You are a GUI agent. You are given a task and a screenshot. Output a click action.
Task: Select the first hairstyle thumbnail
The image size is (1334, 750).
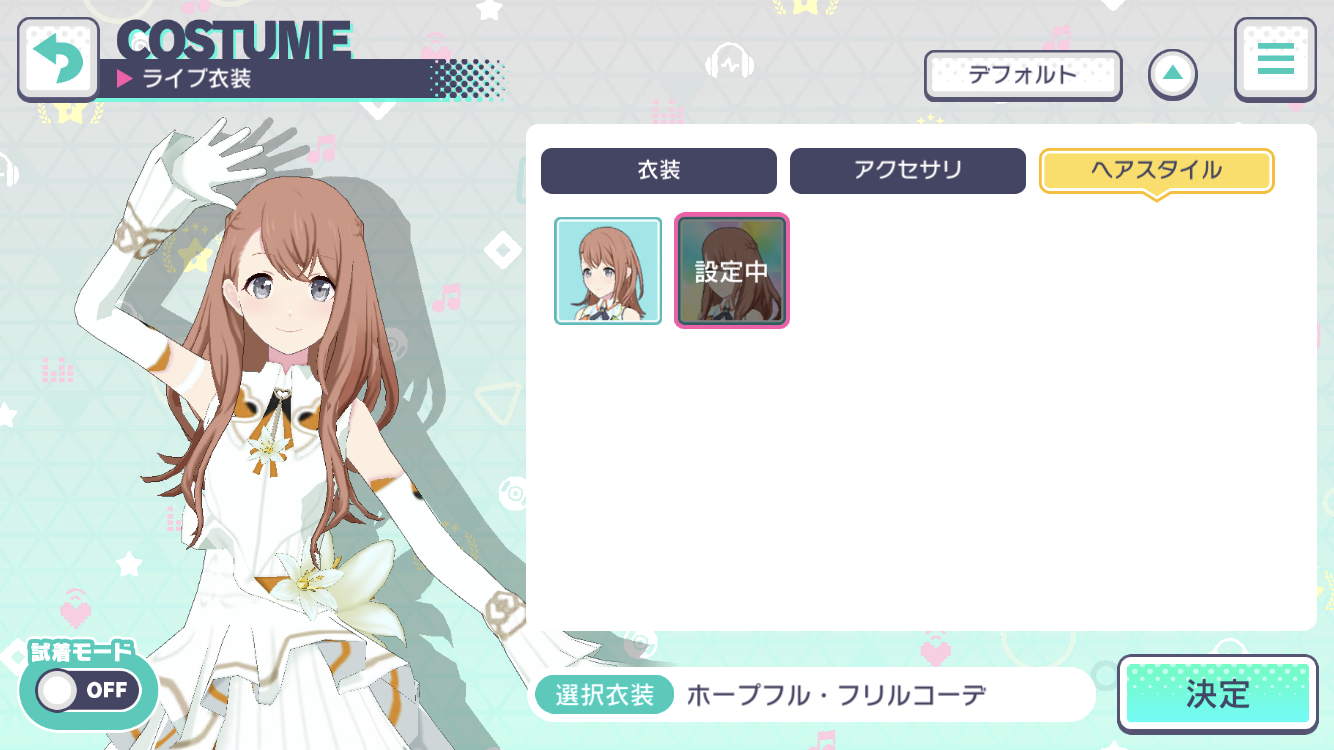point(607,270)
